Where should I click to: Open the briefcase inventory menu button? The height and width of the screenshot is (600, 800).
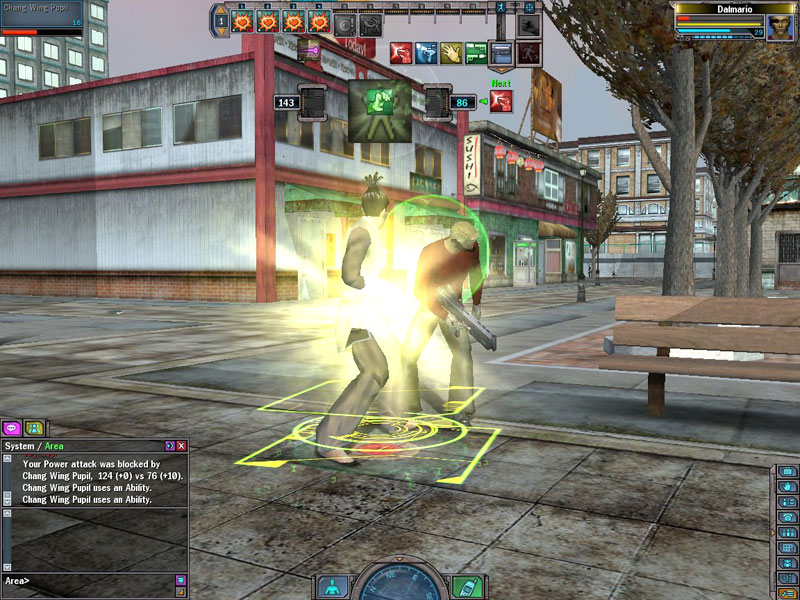(788, 471)
